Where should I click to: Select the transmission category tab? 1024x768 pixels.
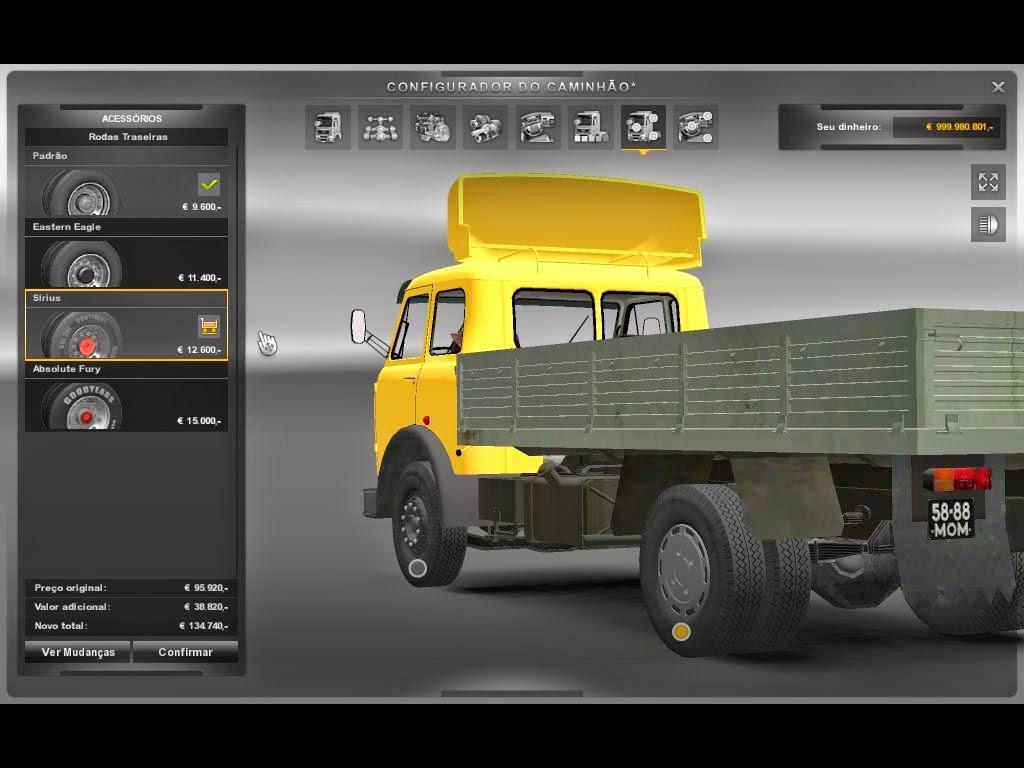(485, 127)
